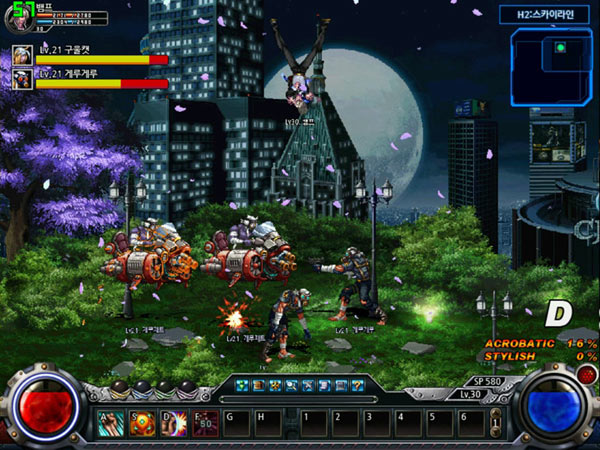The width and height of the screenshot is (600, 450).
Task: Select the upper Lv.21 enemy portrait
Action: click(22, 56)
